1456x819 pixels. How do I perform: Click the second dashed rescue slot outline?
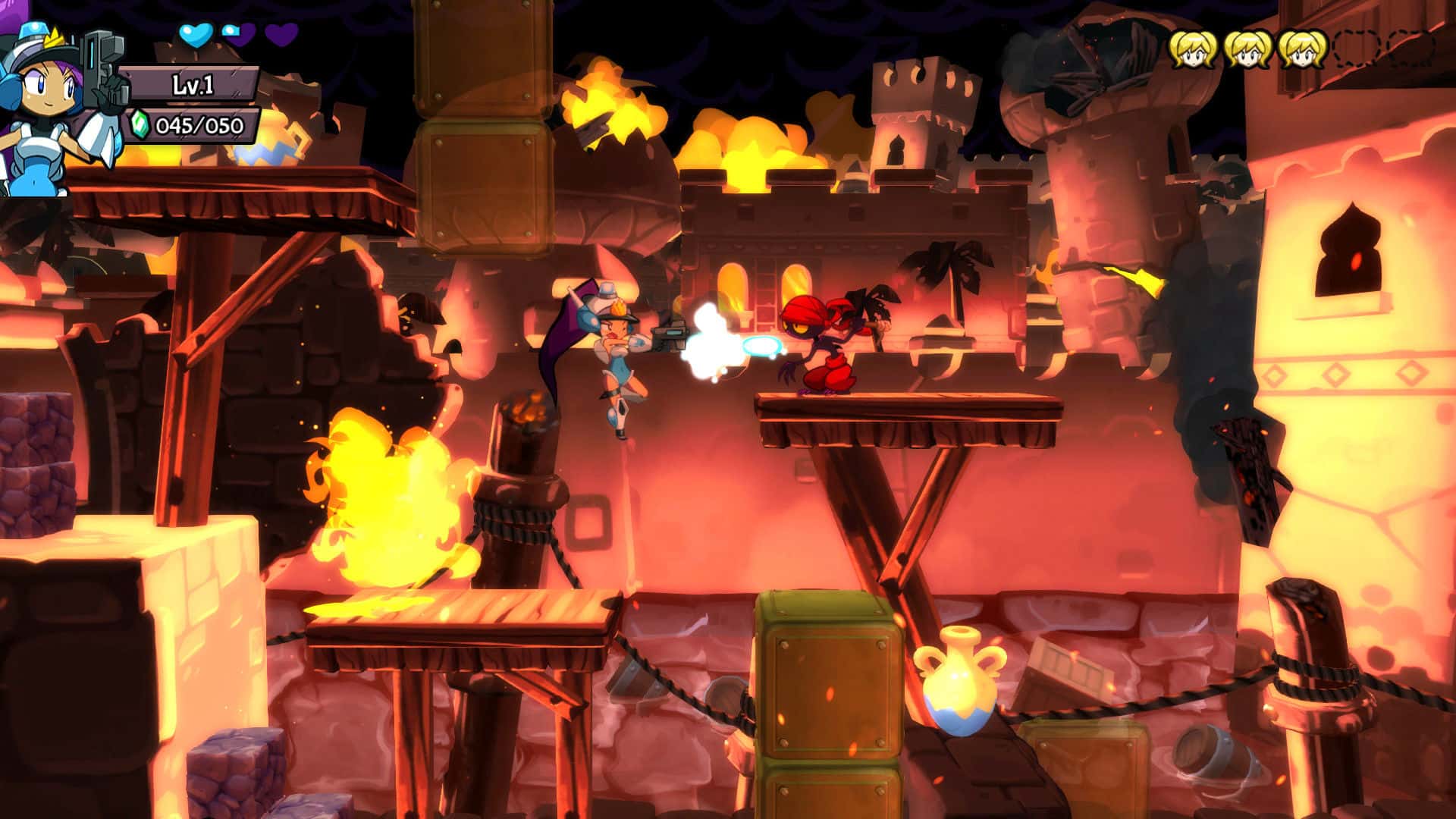pos(1412,49)
